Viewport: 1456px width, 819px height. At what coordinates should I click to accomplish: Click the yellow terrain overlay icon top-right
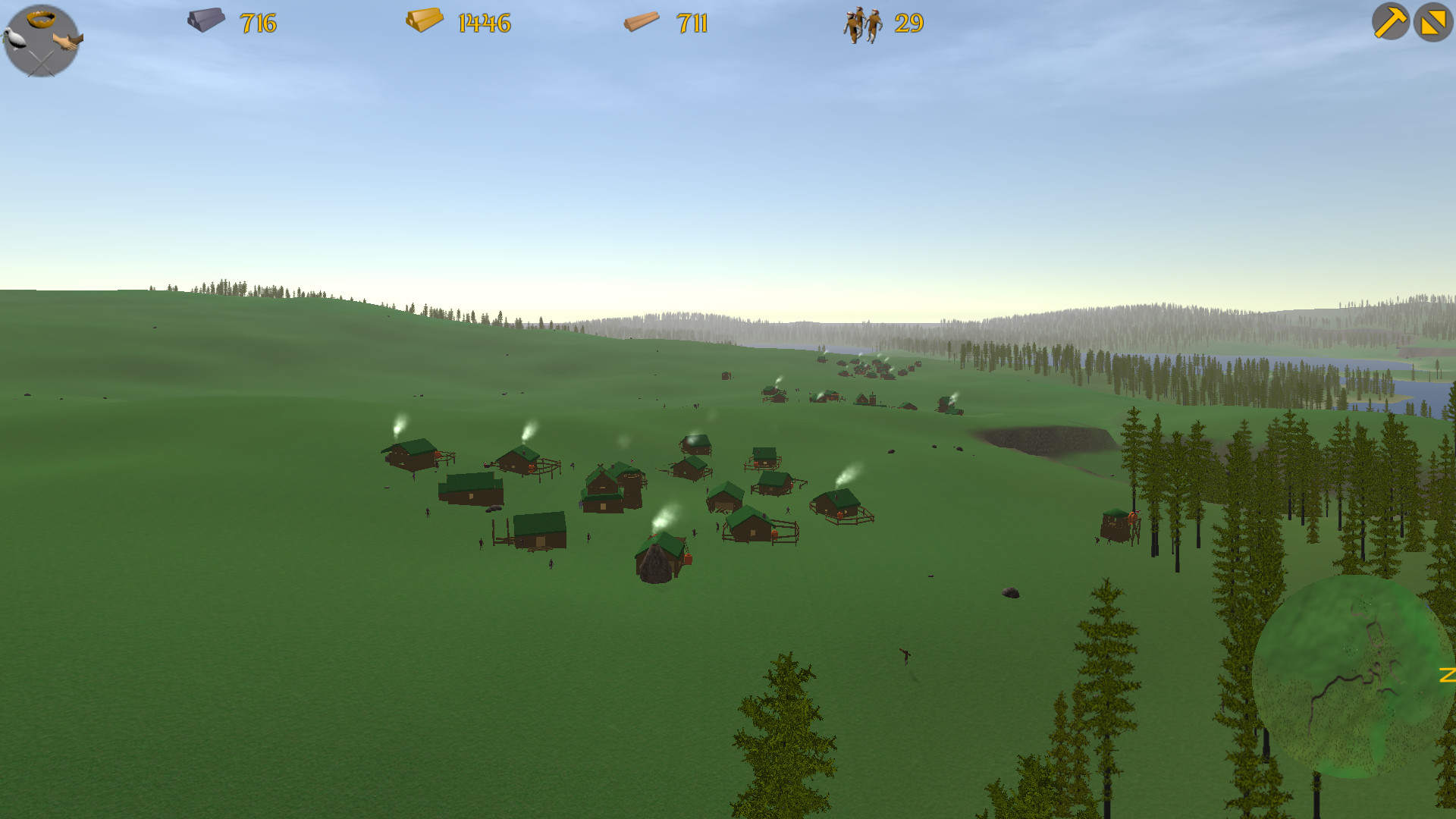(1432, 23)
